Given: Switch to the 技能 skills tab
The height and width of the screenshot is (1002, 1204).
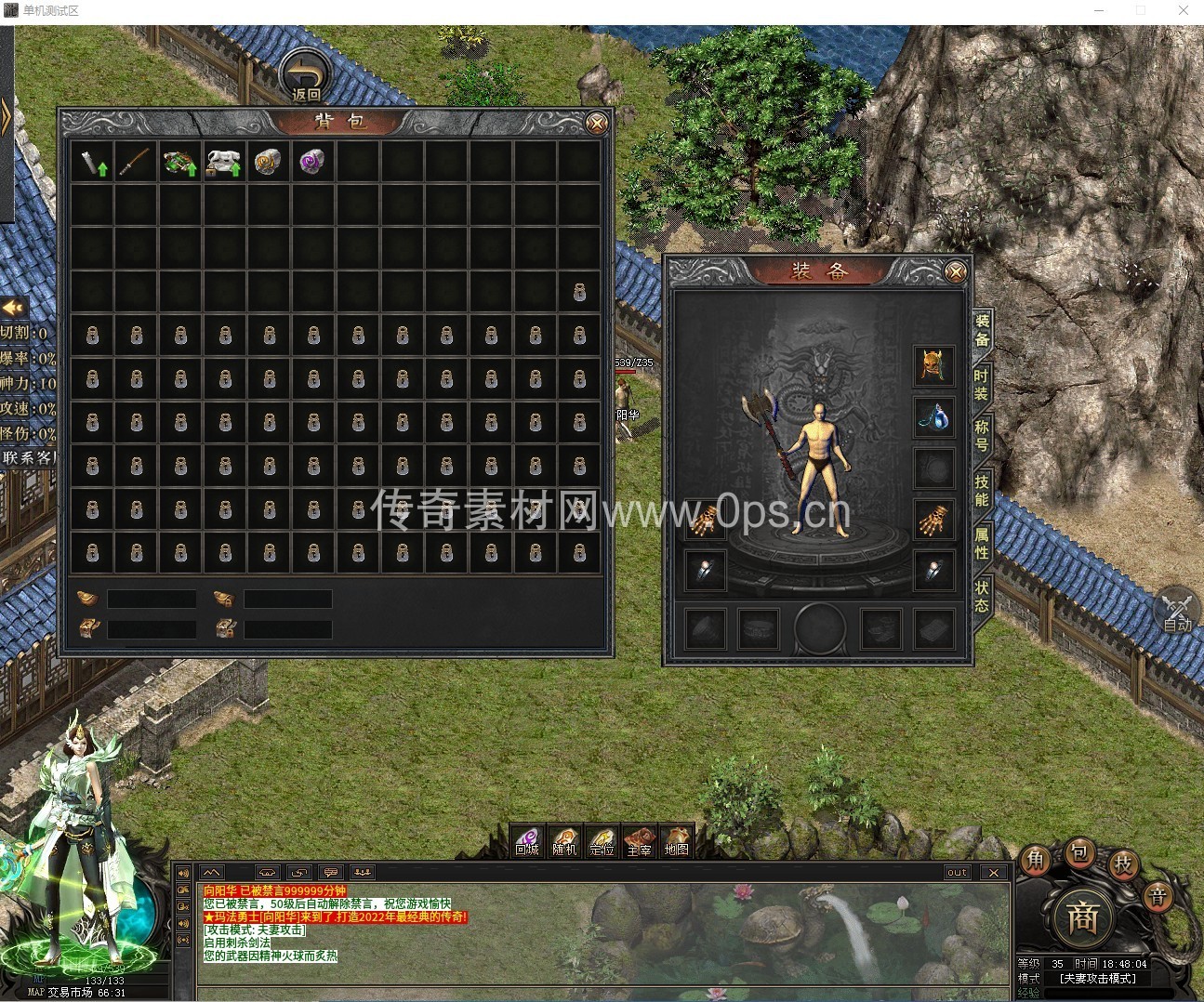Looking at the screenshot, I should (x=982, y=490).
